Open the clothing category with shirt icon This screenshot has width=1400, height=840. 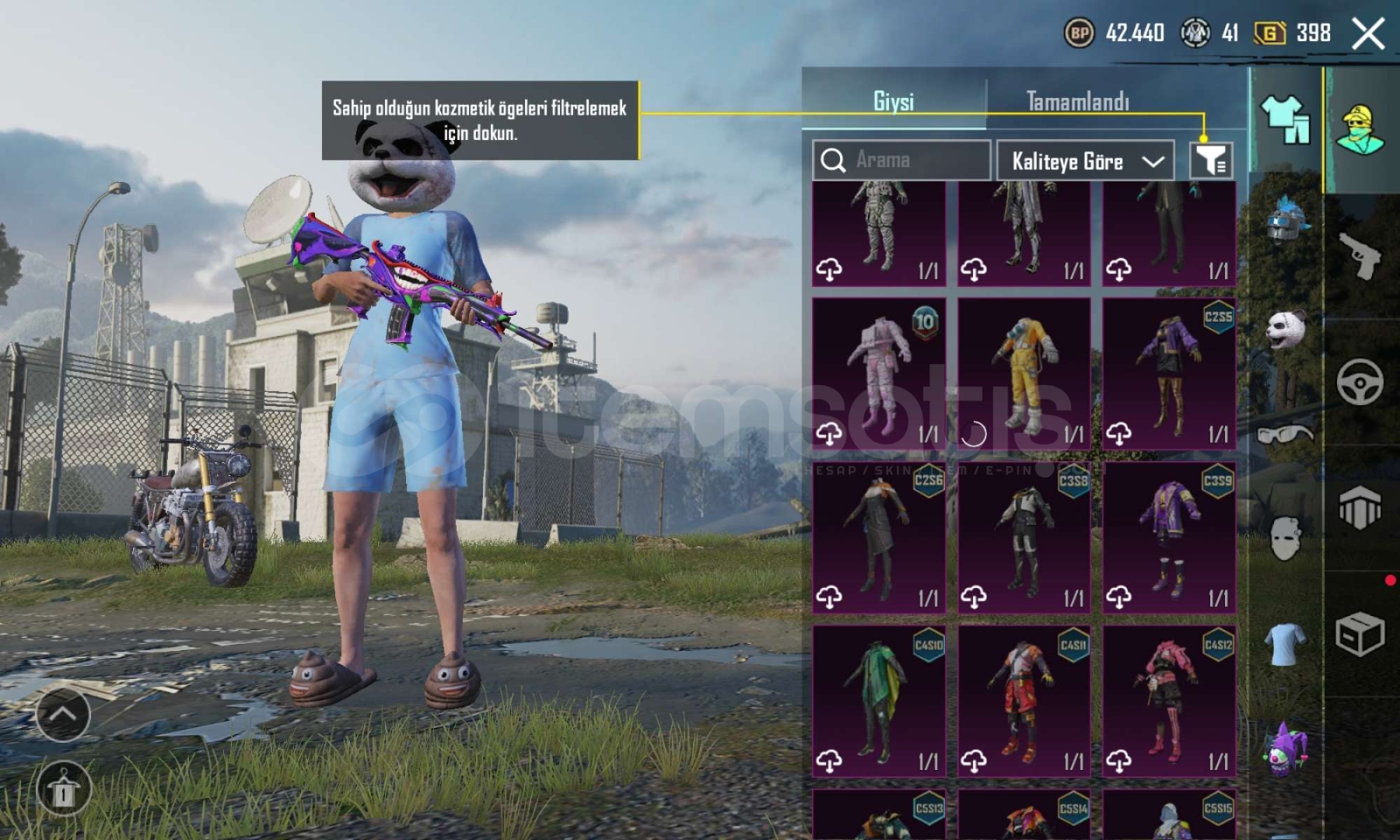[x=1286, y=119]
